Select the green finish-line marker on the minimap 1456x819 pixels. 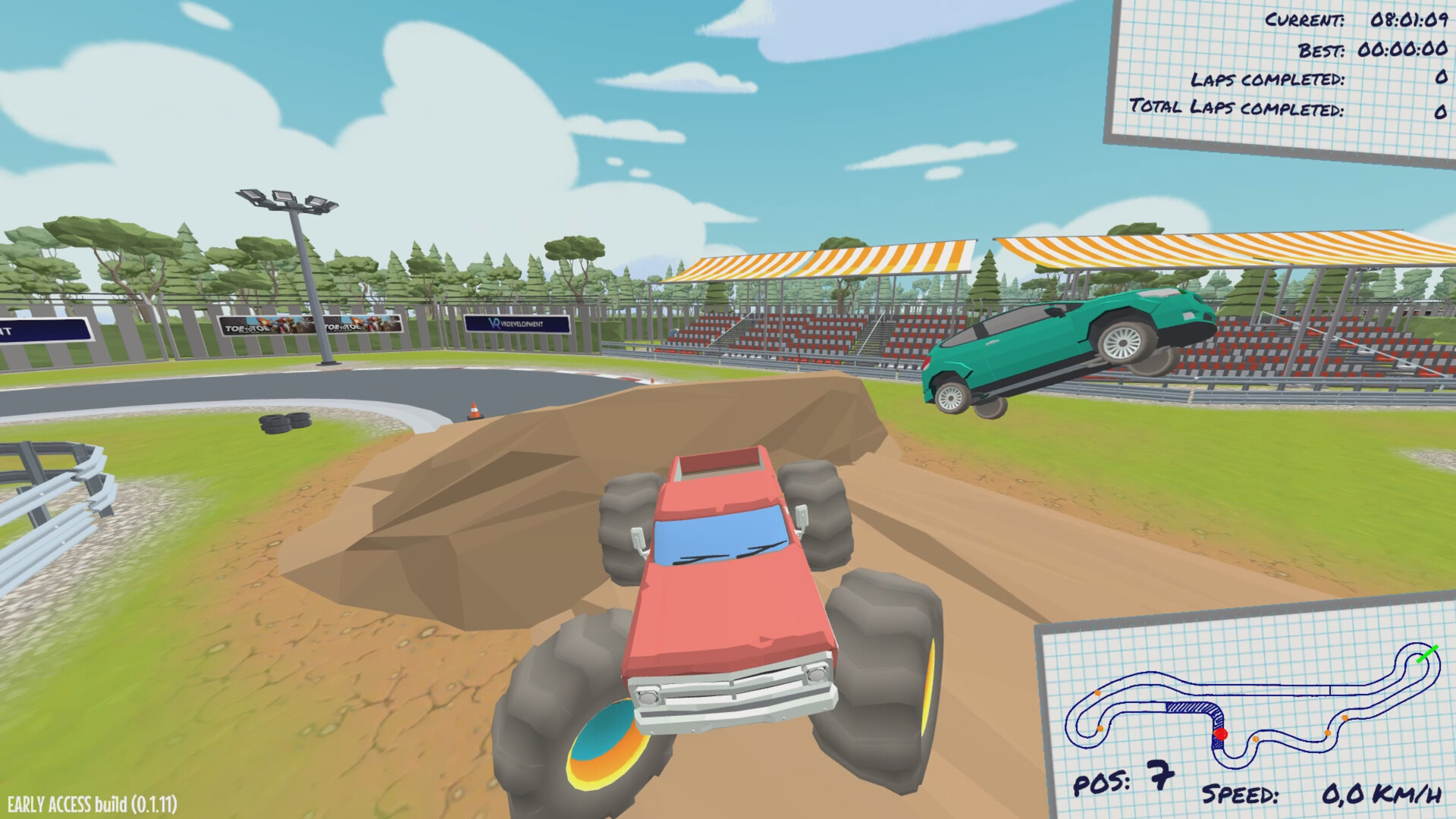[1428, 654]
